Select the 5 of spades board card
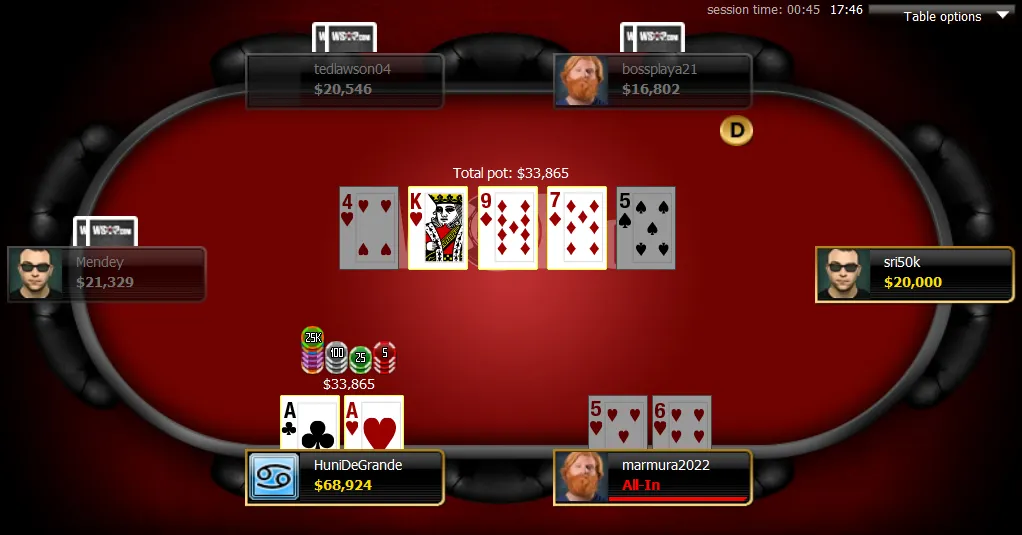Screen dimensions: 1022x535 click(x=646, y=228)
